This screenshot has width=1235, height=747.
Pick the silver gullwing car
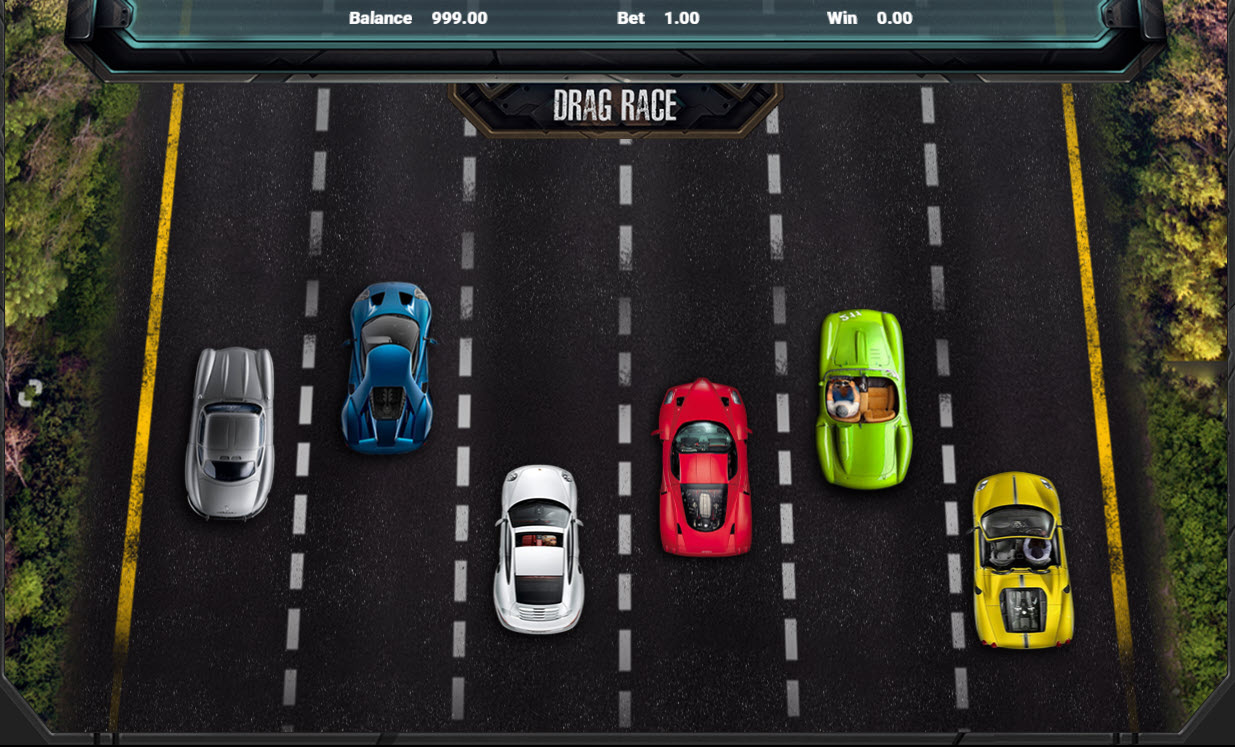(230, 433)
